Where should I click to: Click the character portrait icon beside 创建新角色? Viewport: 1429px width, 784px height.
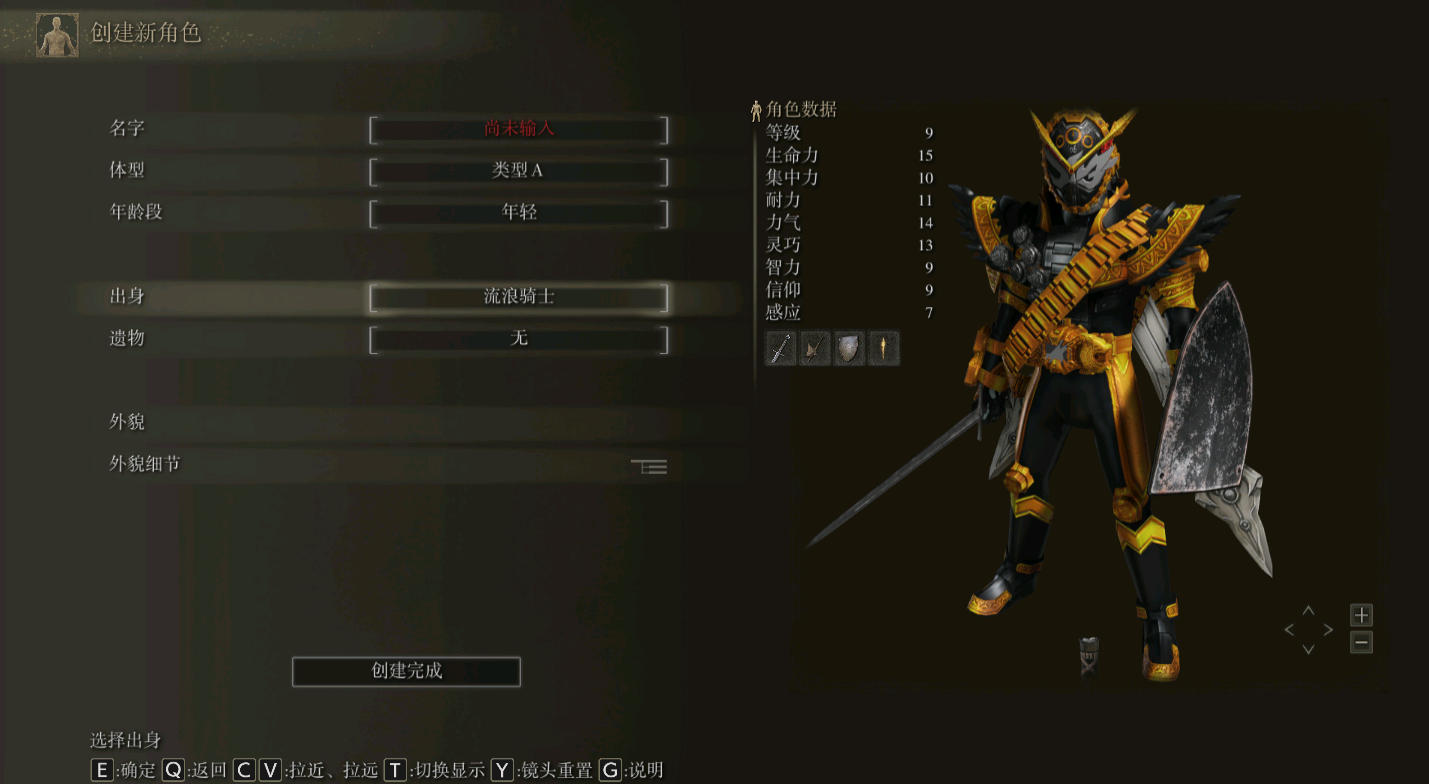56,33
